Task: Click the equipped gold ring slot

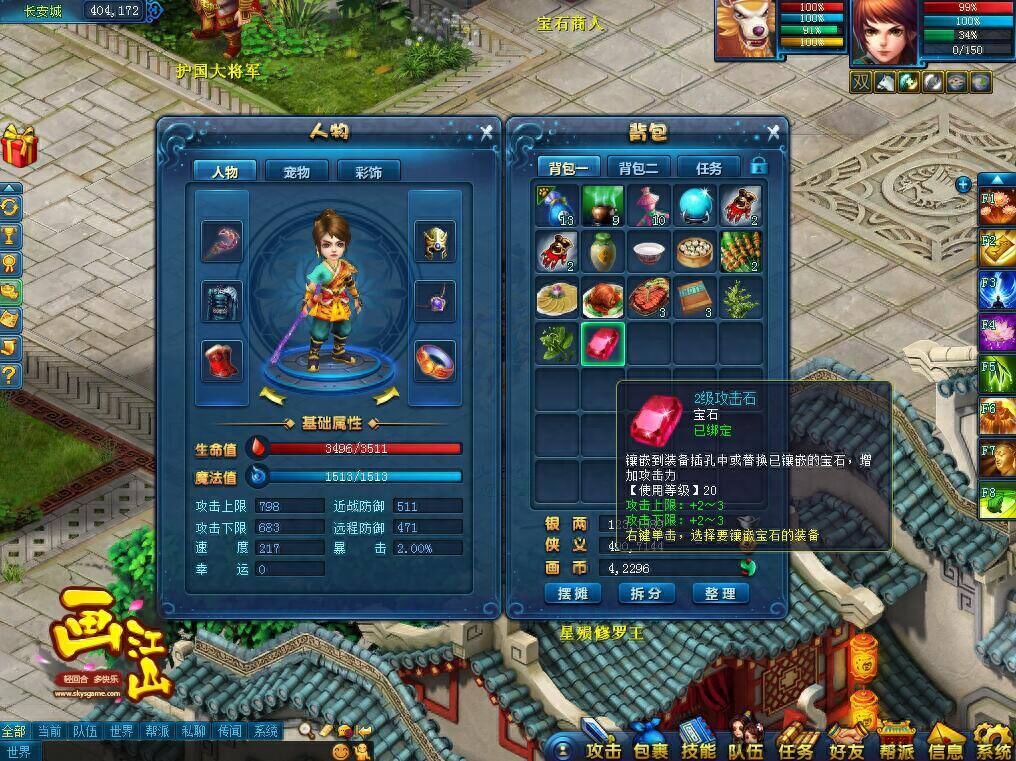Action: [435, 360]
